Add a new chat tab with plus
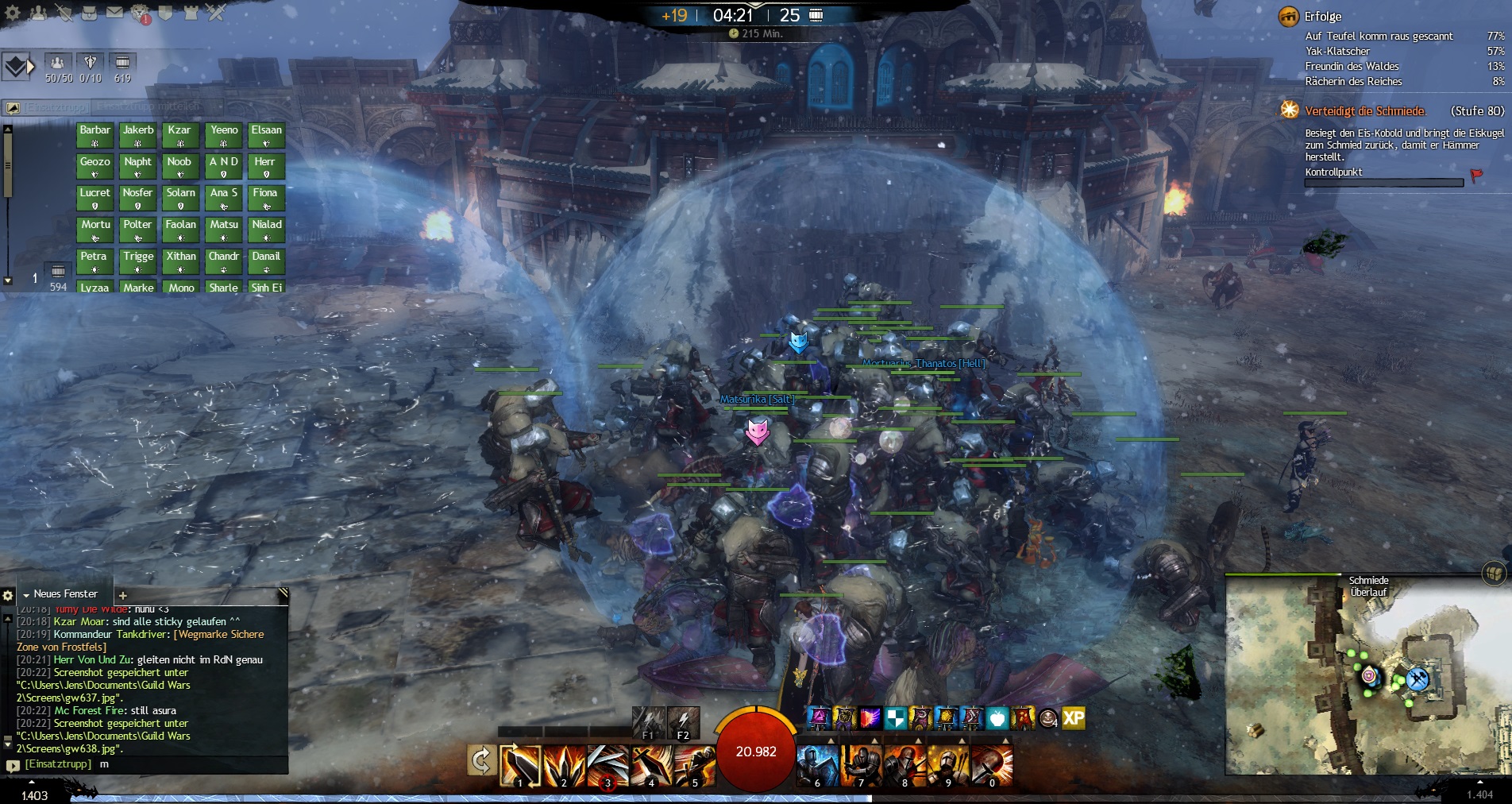 tap(123, 595)
